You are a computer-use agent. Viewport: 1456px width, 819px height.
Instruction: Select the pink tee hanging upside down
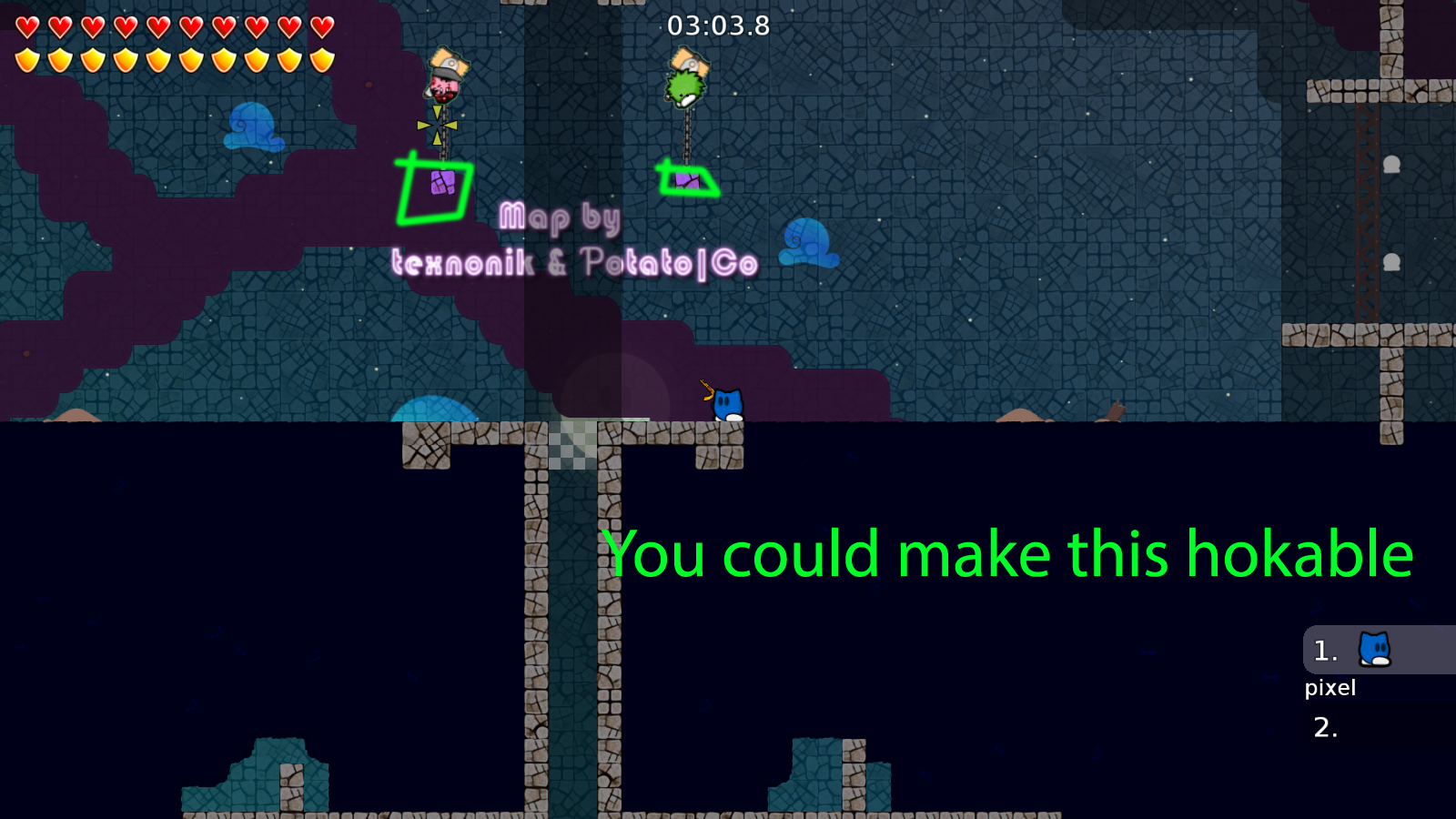443,86
